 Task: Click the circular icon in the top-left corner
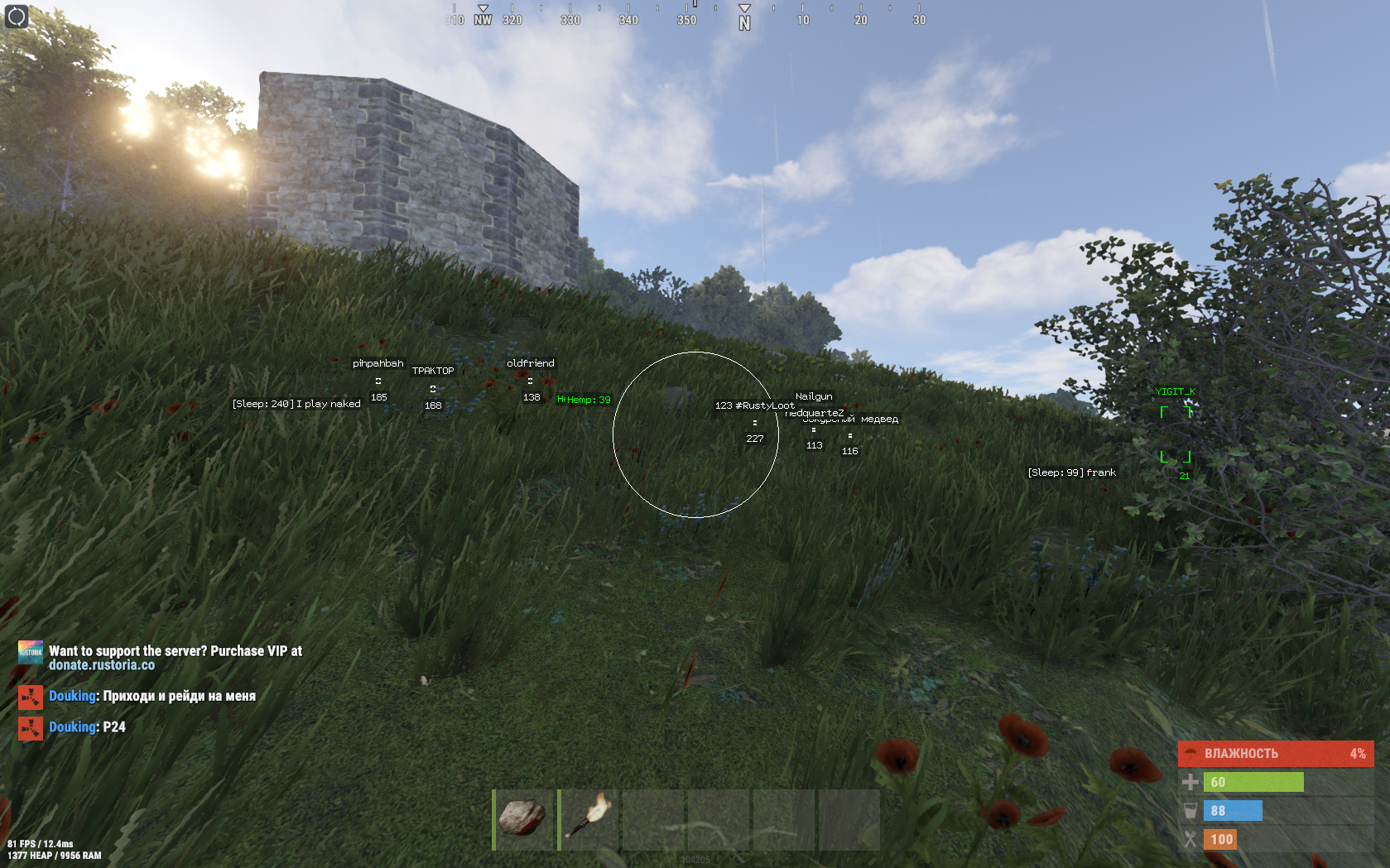(17, 17)
